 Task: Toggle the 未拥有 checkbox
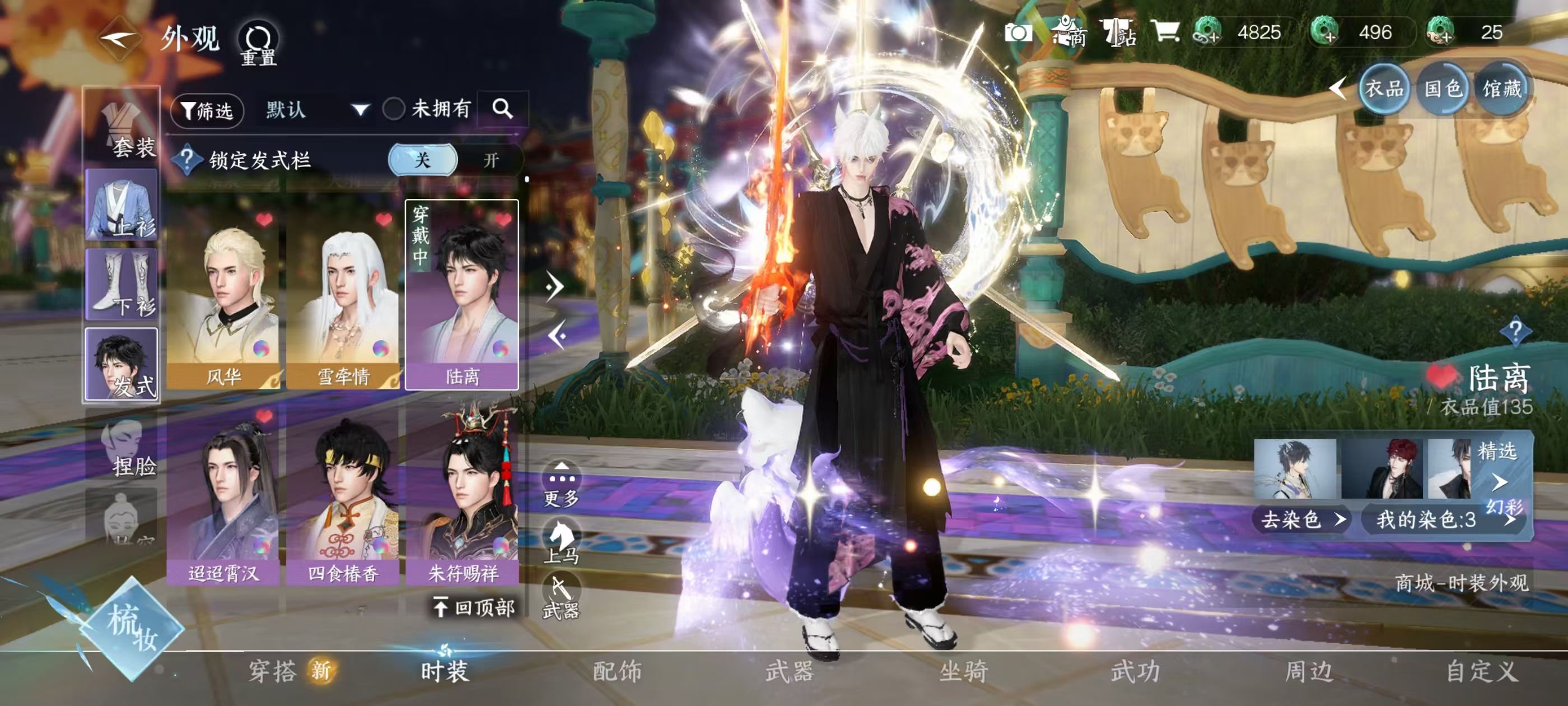pyautogui.click(x=394, y=110)
